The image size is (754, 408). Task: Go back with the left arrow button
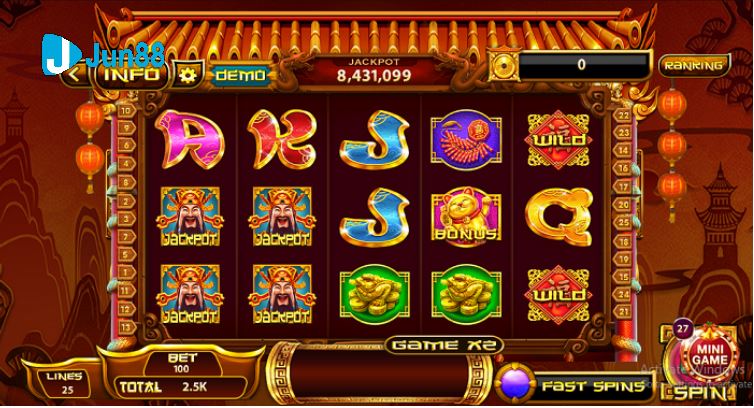(74, 74)
